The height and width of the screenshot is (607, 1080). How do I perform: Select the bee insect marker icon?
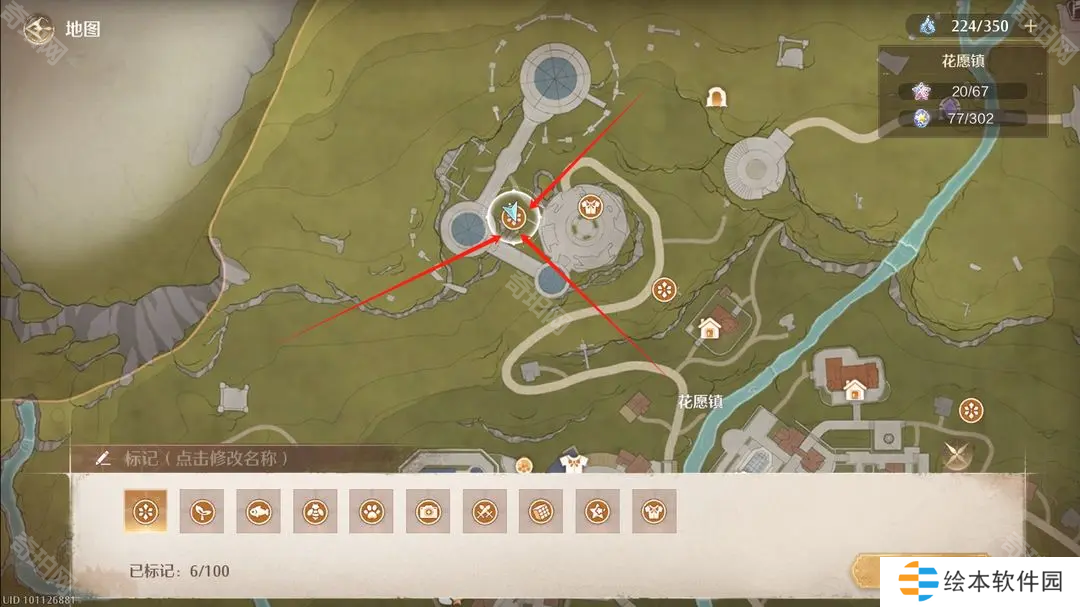pyautogui.click(x=315, y=511)
